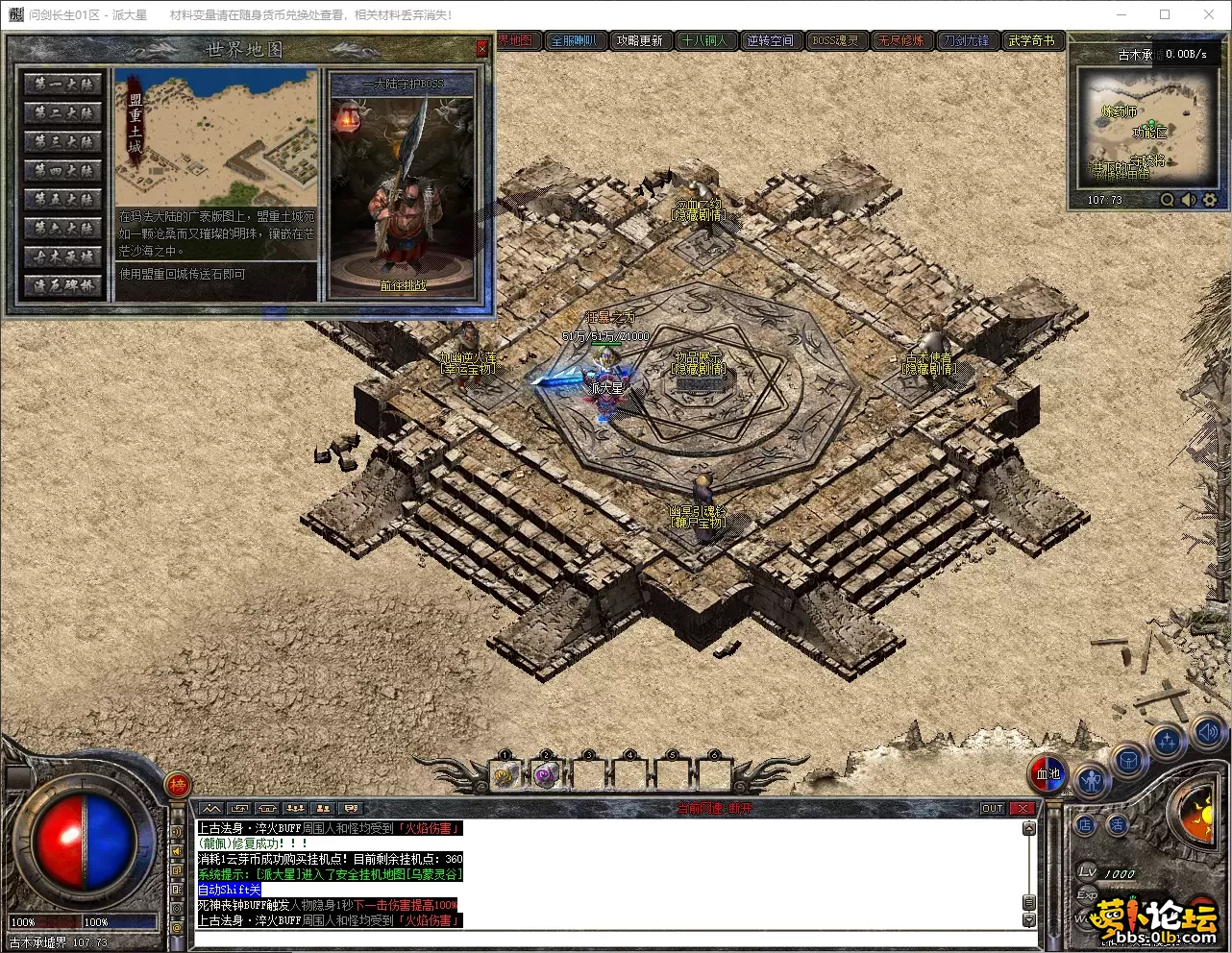Select 第一大陆 in the world map list
Screen dimensions: 1232x953
pos(63,85)
